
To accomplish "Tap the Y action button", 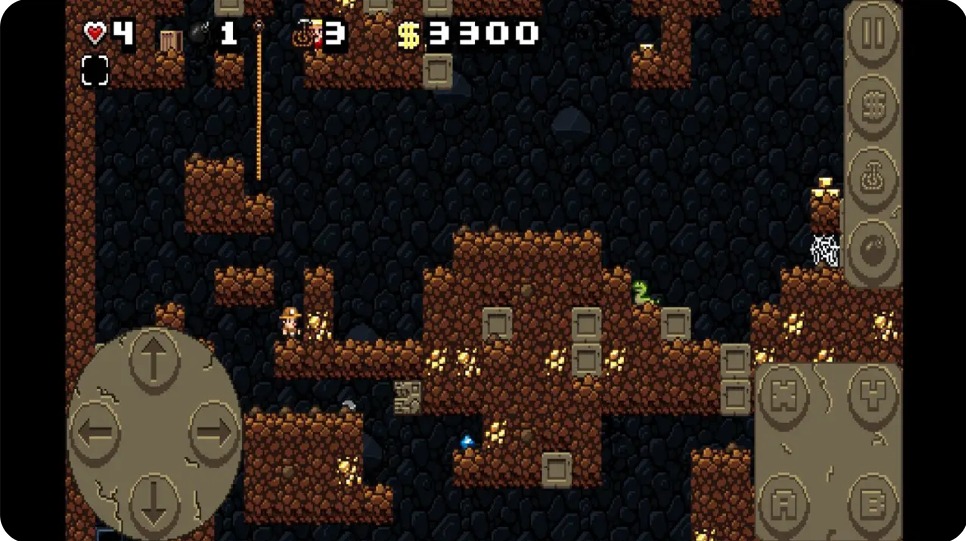I will [x=873, y=395].
